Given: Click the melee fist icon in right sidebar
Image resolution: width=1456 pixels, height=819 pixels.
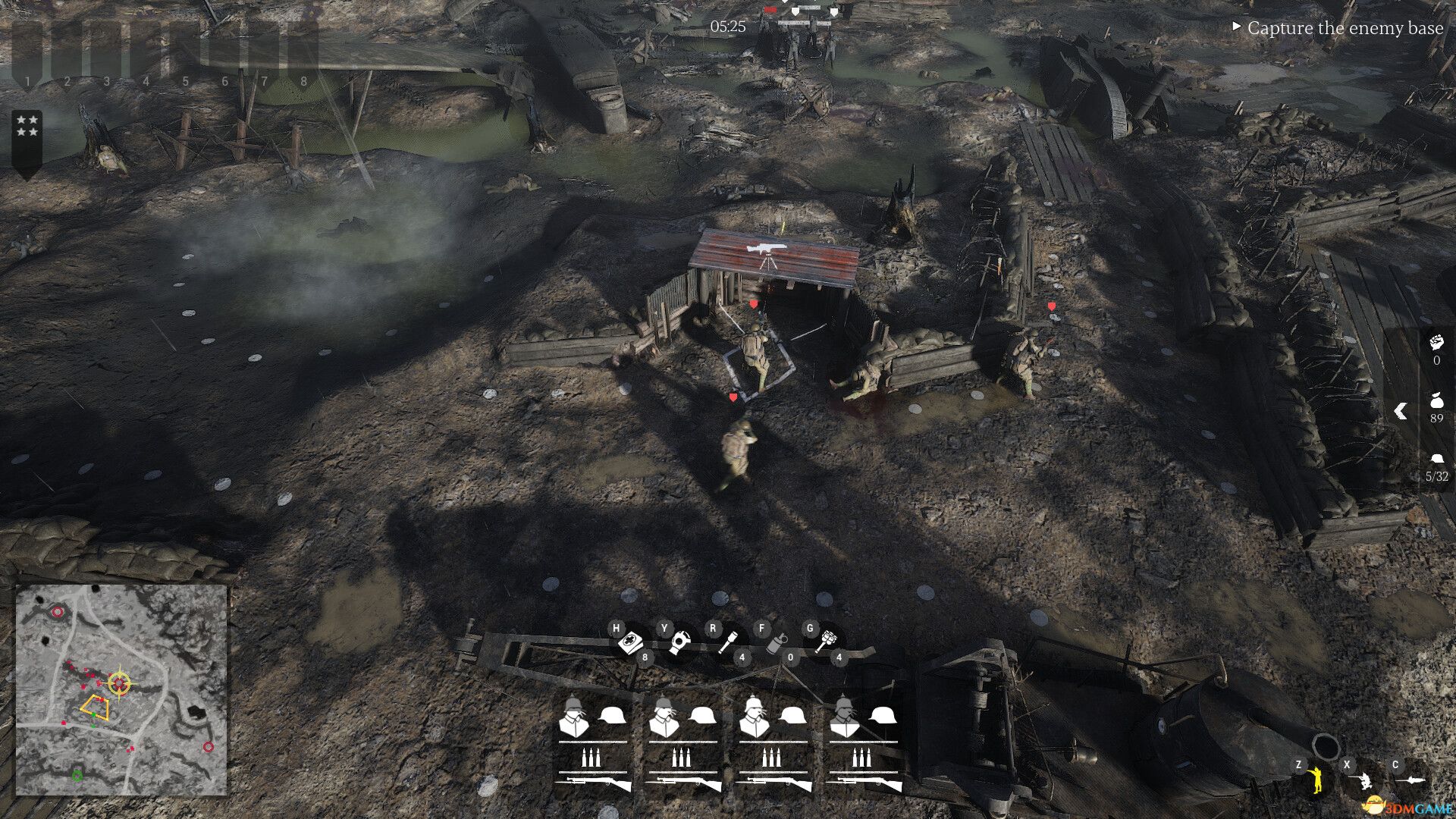Looking at the screenshot, I should click(1436, 344).
